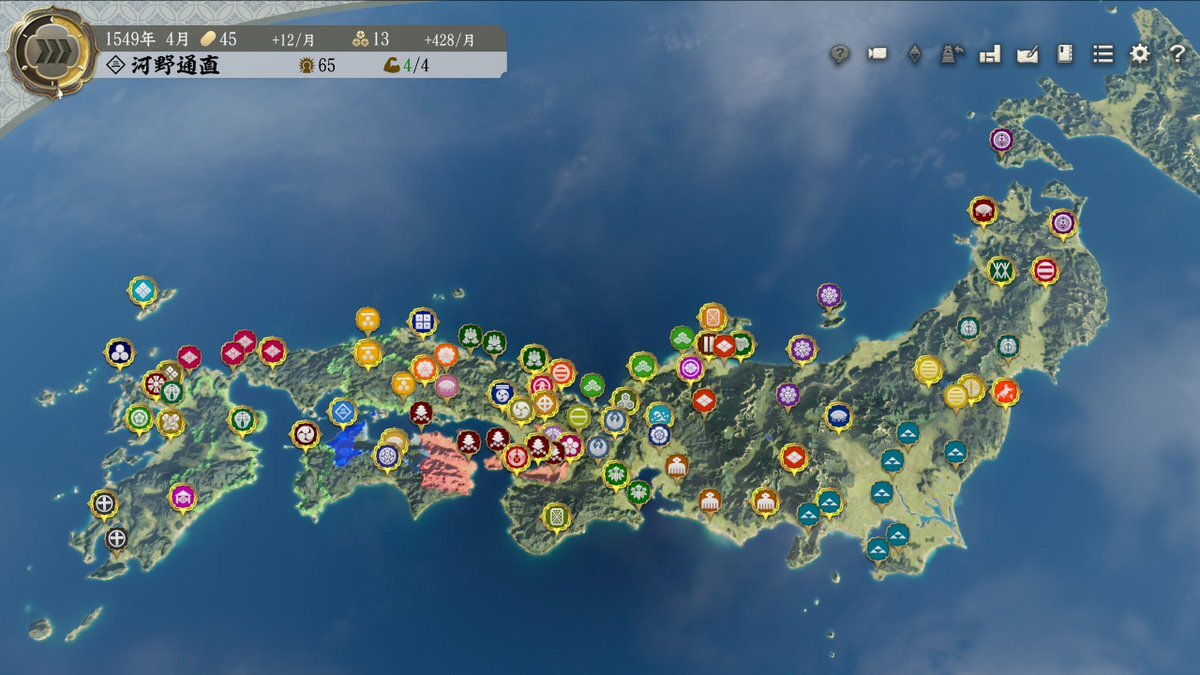Open the map with pen icon
The height and width of the screenshot is (675, 1200).
(1027, 54)
